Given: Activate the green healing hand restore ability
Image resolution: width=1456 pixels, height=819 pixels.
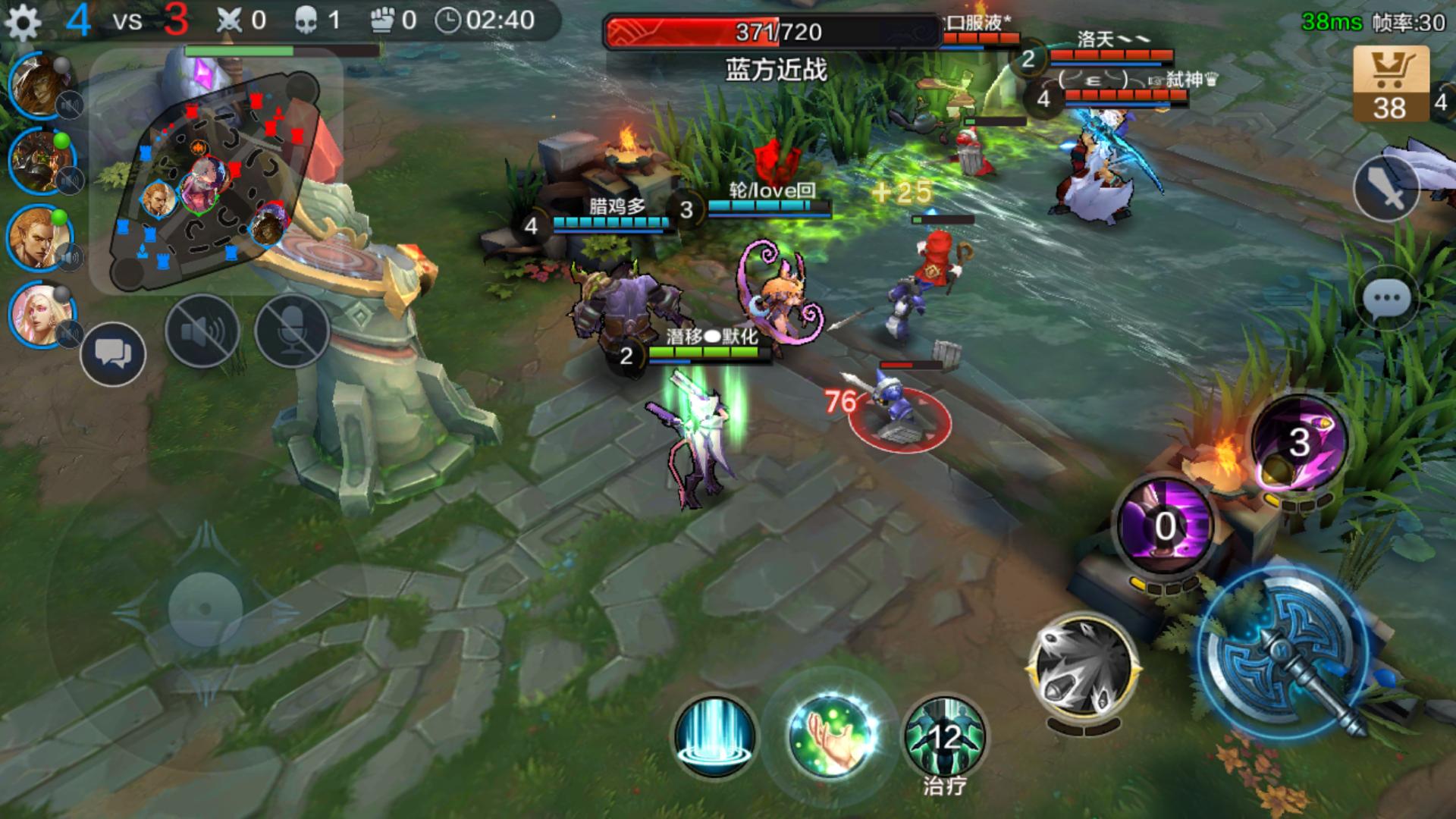Looking at the screenshot, I should click(831, 736).
